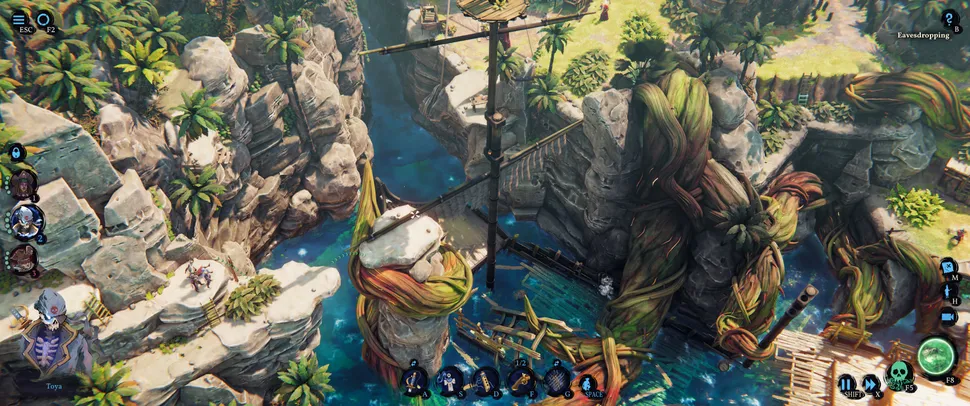Click the glowing green orb button
Image resolution: width=970 pixels, height=406 pixels.
tap(937, 356)
